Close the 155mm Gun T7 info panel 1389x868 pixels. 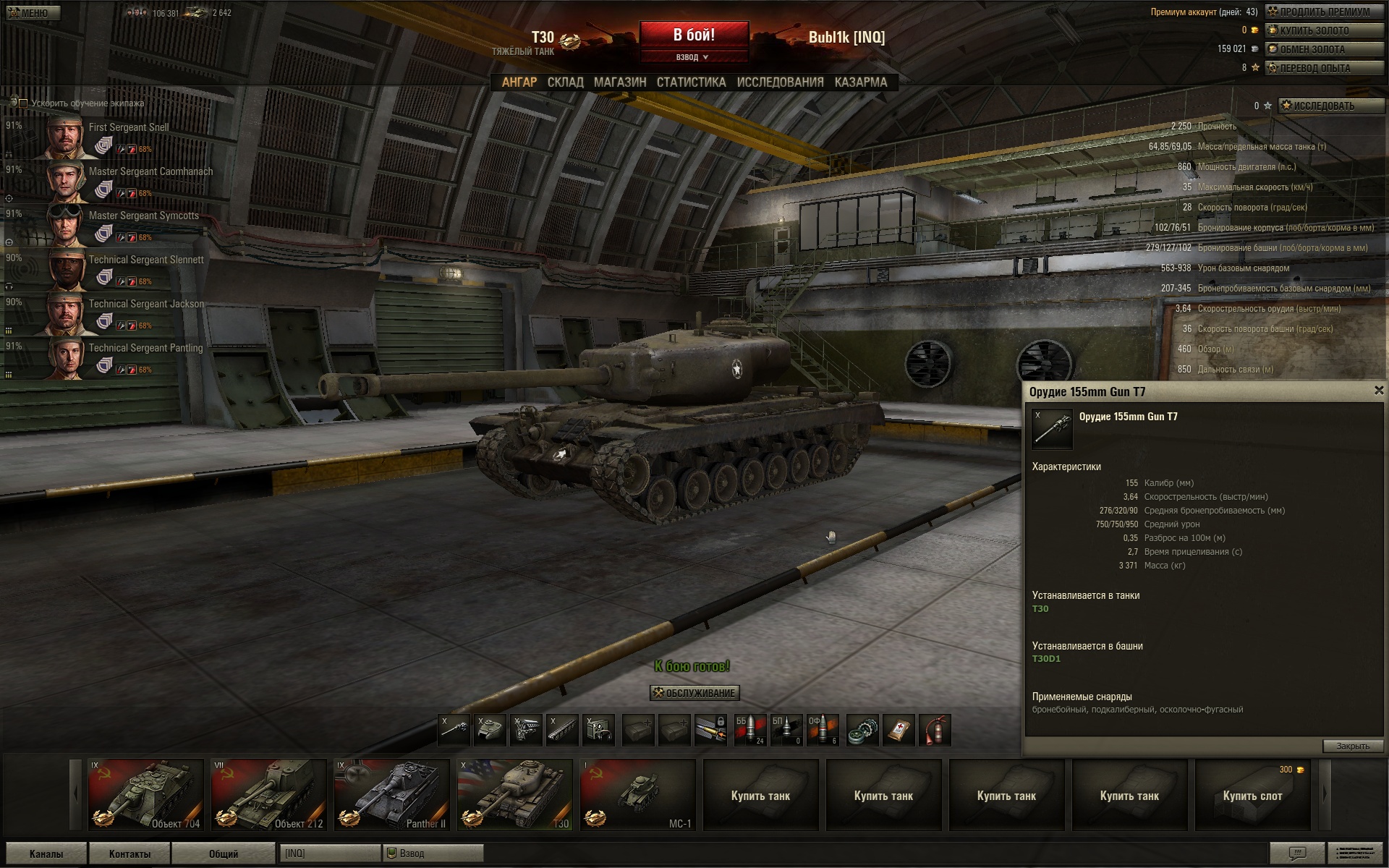1378,391
